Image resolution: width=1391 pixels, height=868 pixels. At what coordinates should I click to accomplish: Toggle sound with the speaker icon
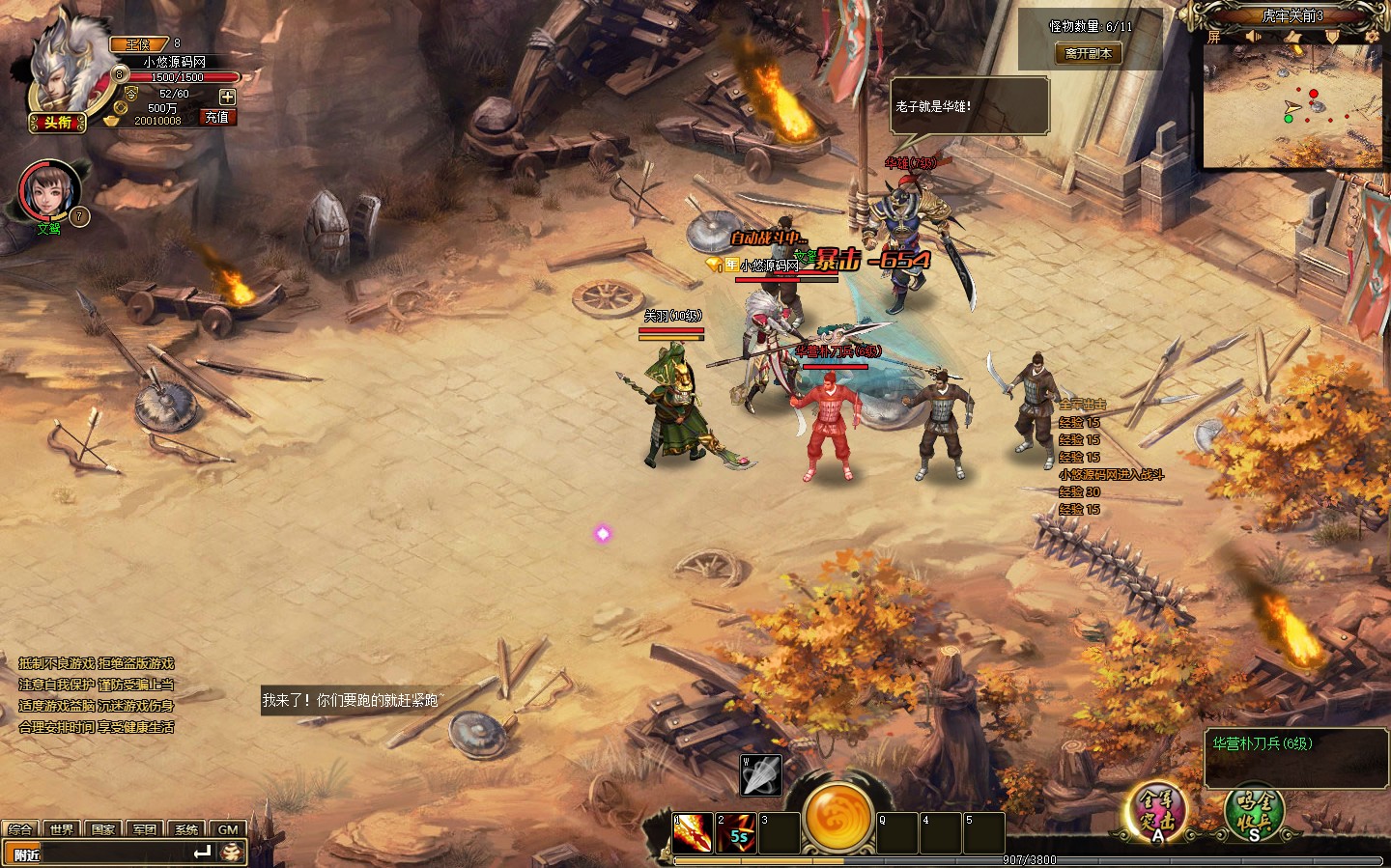pos(1254,37)
